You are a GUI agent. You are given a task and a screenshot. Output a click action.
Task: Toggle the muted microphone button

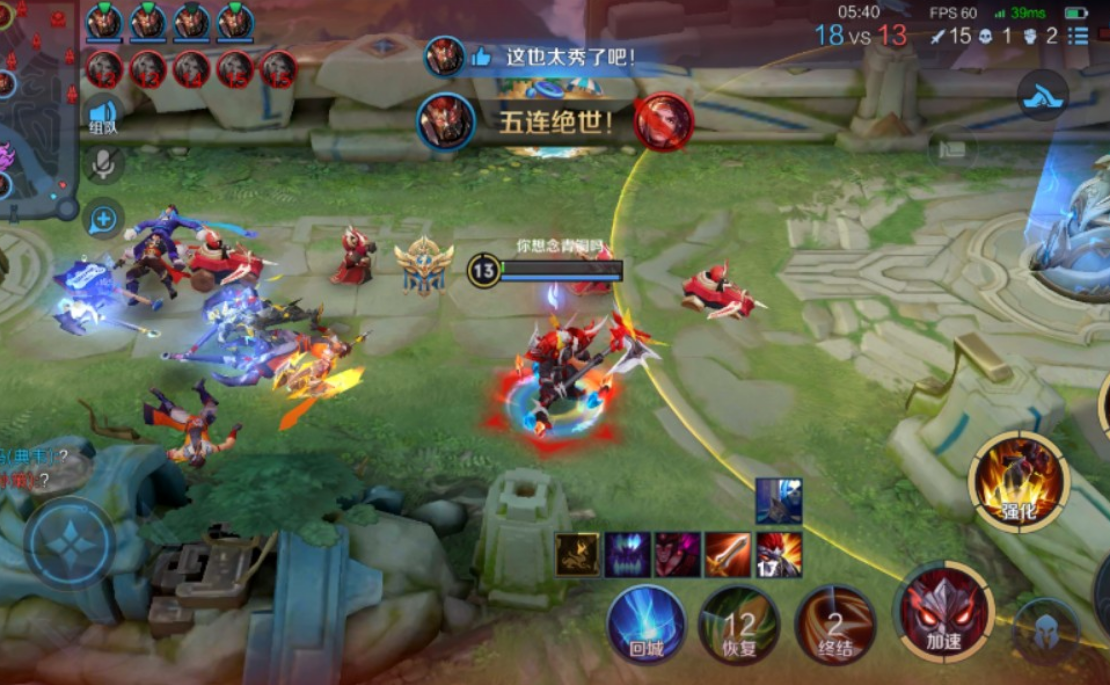click(x=104, y=165)
